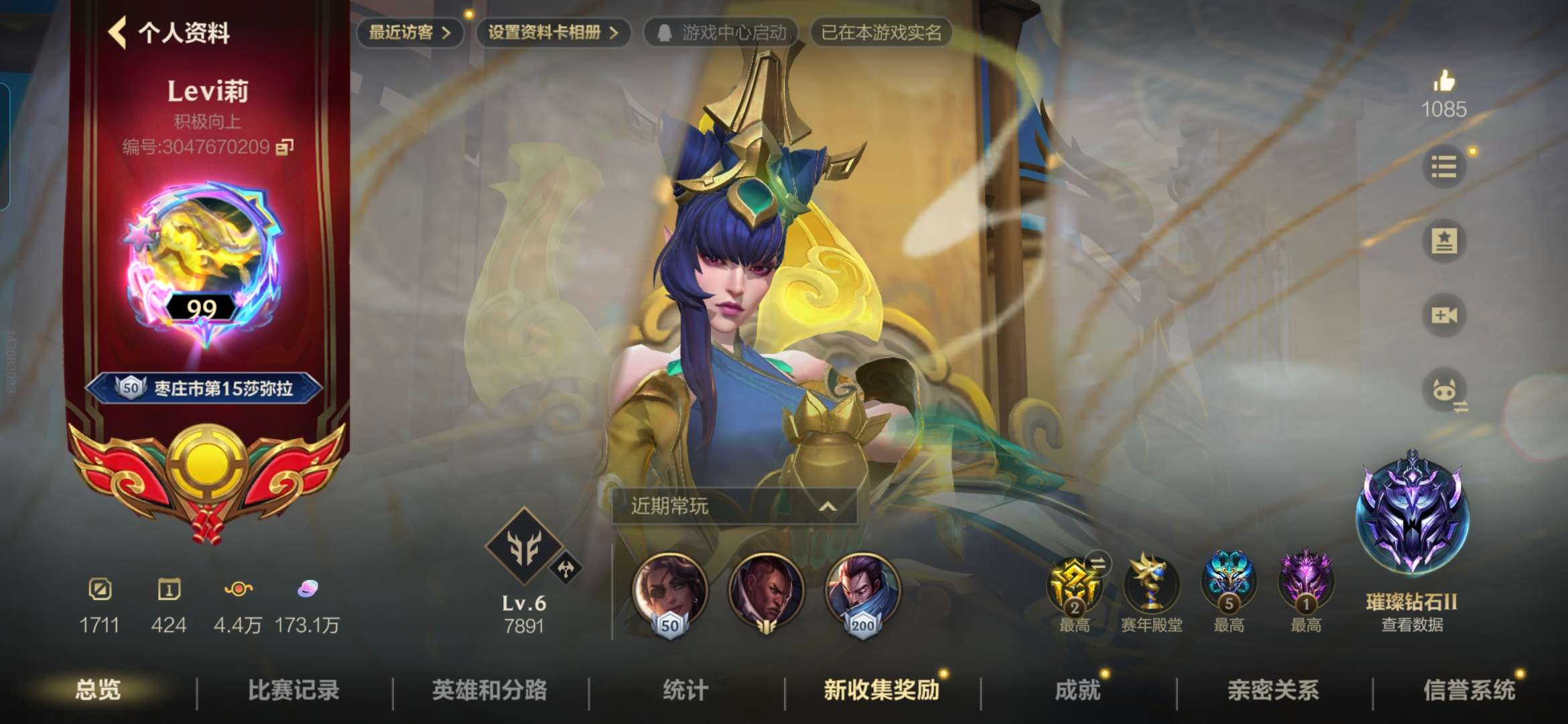Image resolution: width=1568 pixels, height=724 pixels.
Task: Switch to the 英雄和分路 tab
Action: pyautogui.click(x=489, y=690)
